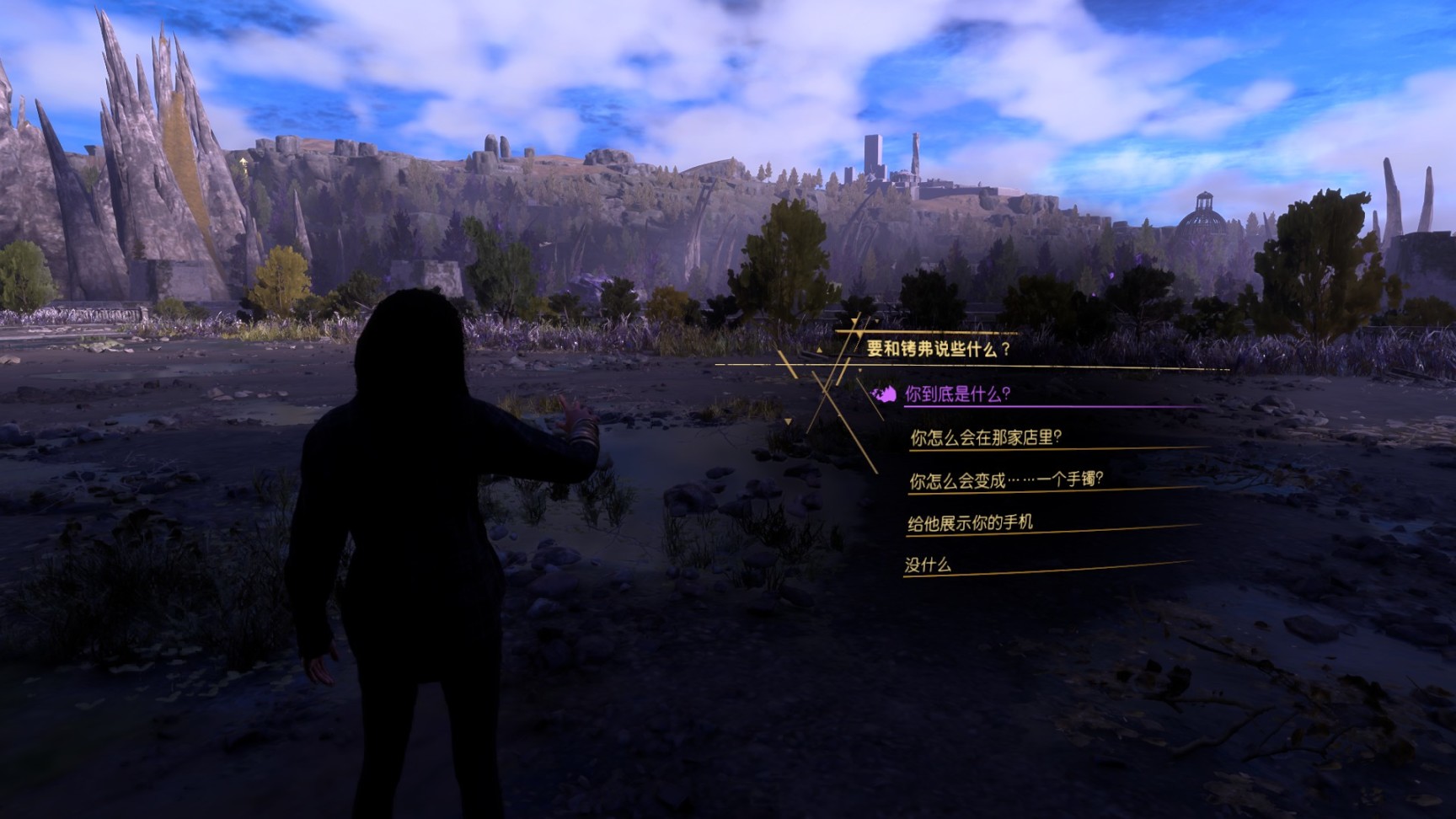Click the small diamond node on the dialogue frame lines
This screenshot has width=1456, height=819.
click(x=859, y=370)
